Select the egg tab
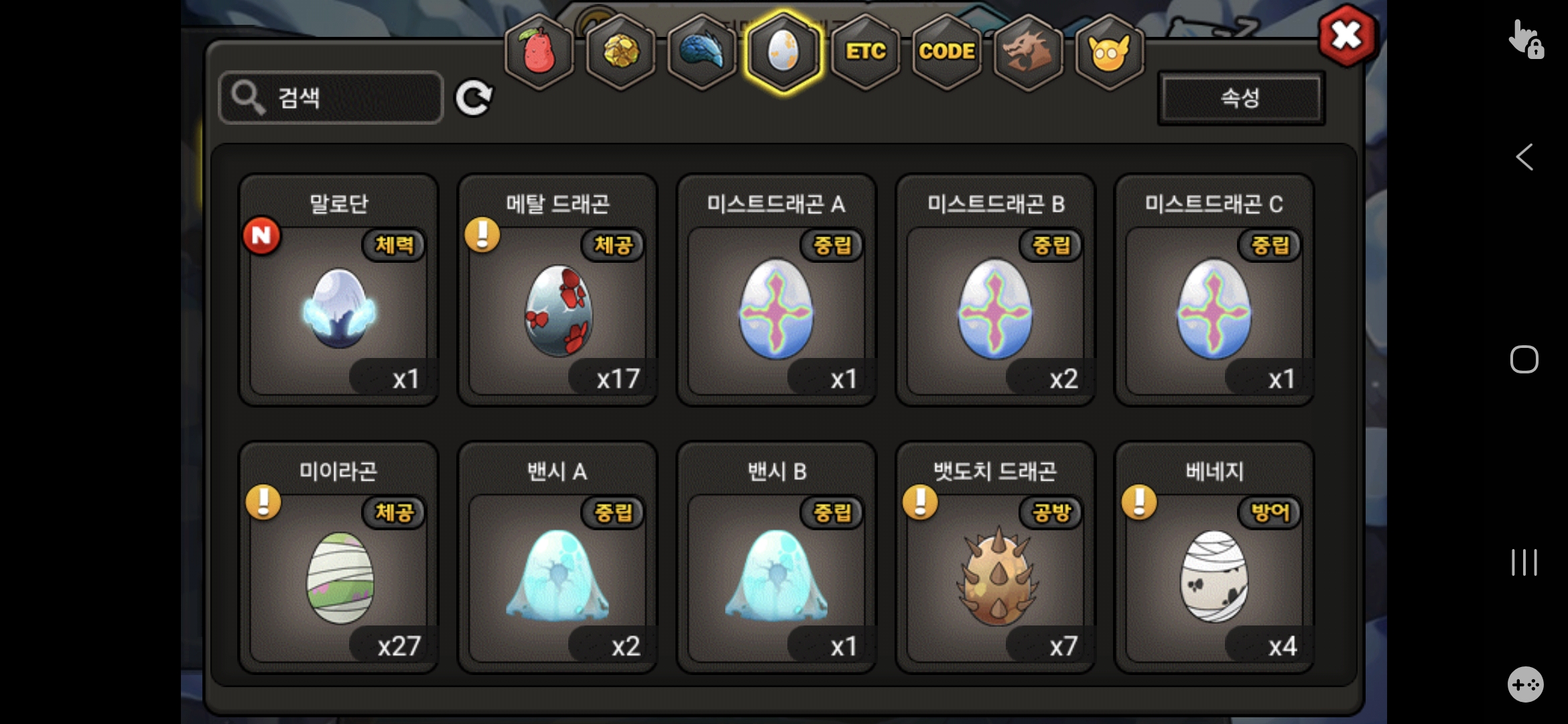 click(783, 52)
